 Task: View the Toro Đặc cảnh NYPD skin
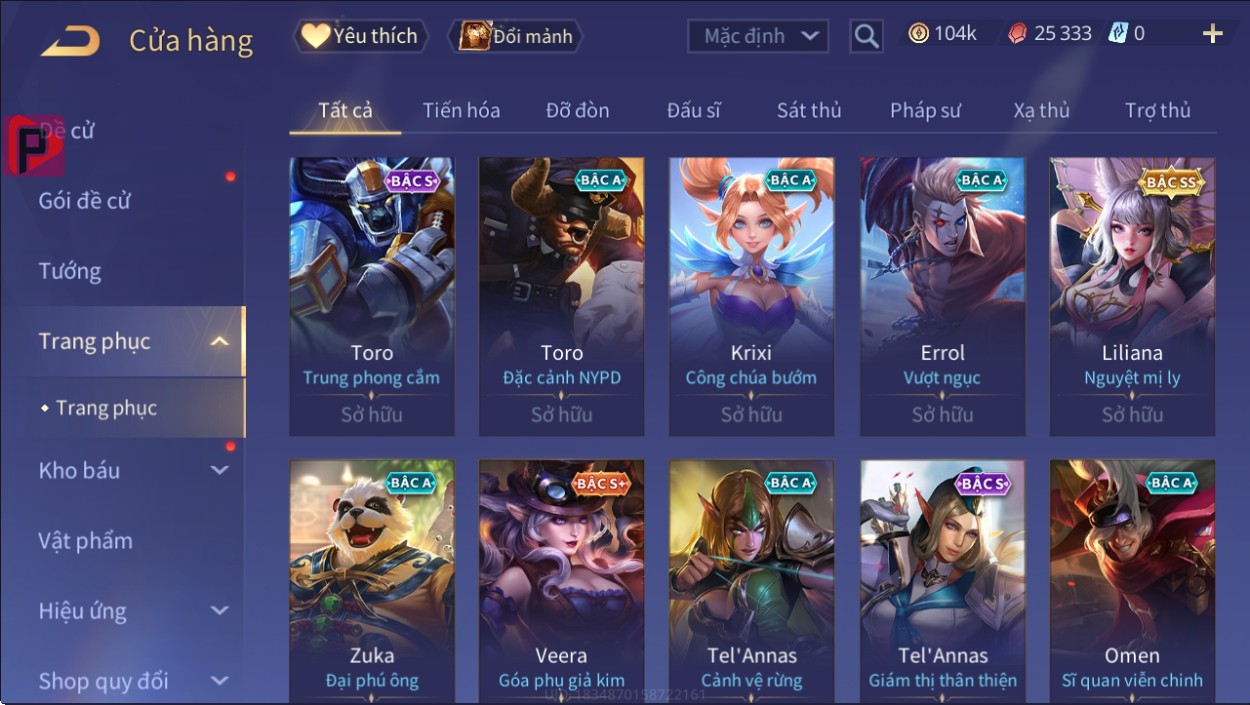click(x=561, y=295)
